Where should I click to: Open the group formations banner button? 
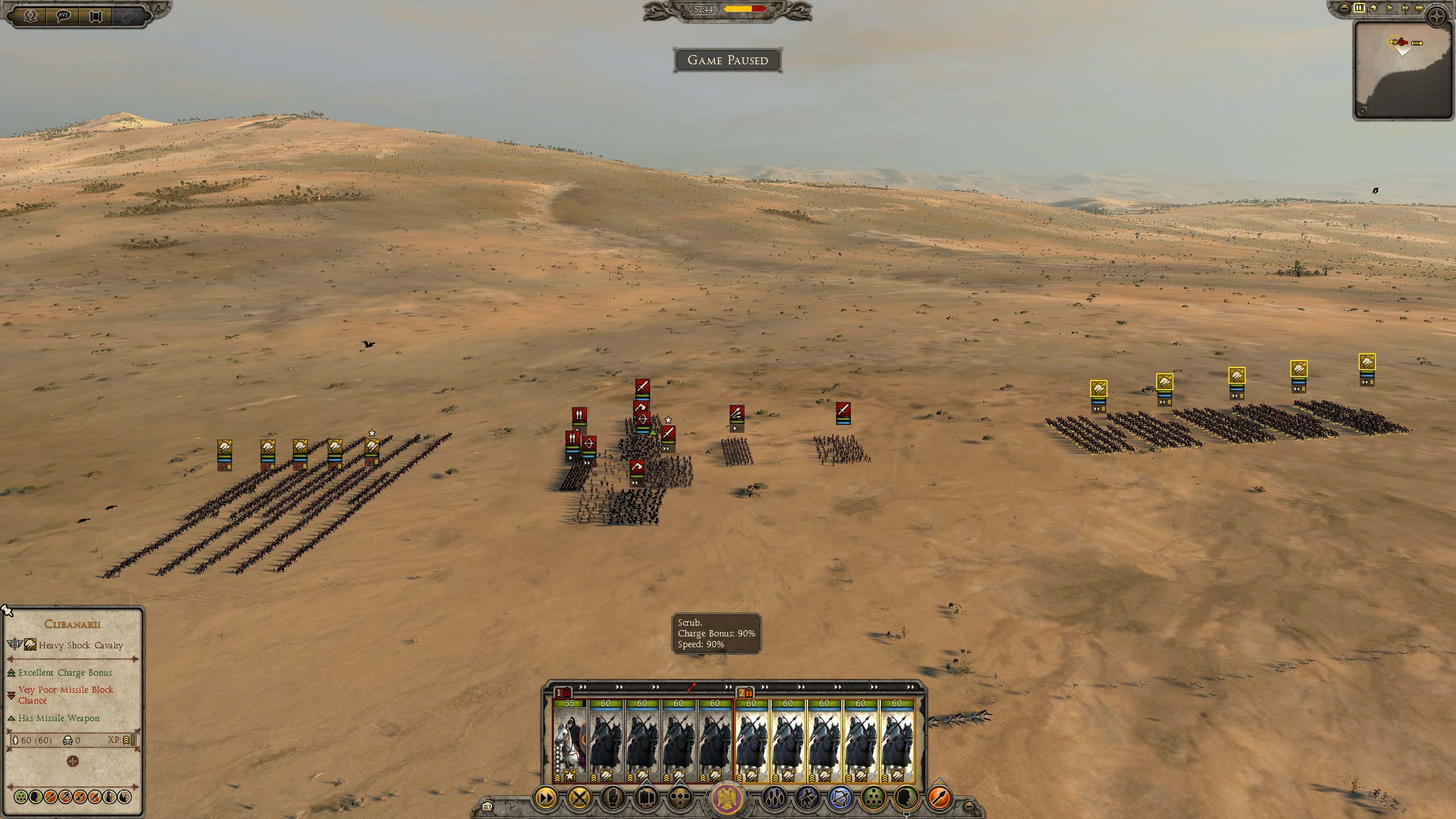[646, 798]
